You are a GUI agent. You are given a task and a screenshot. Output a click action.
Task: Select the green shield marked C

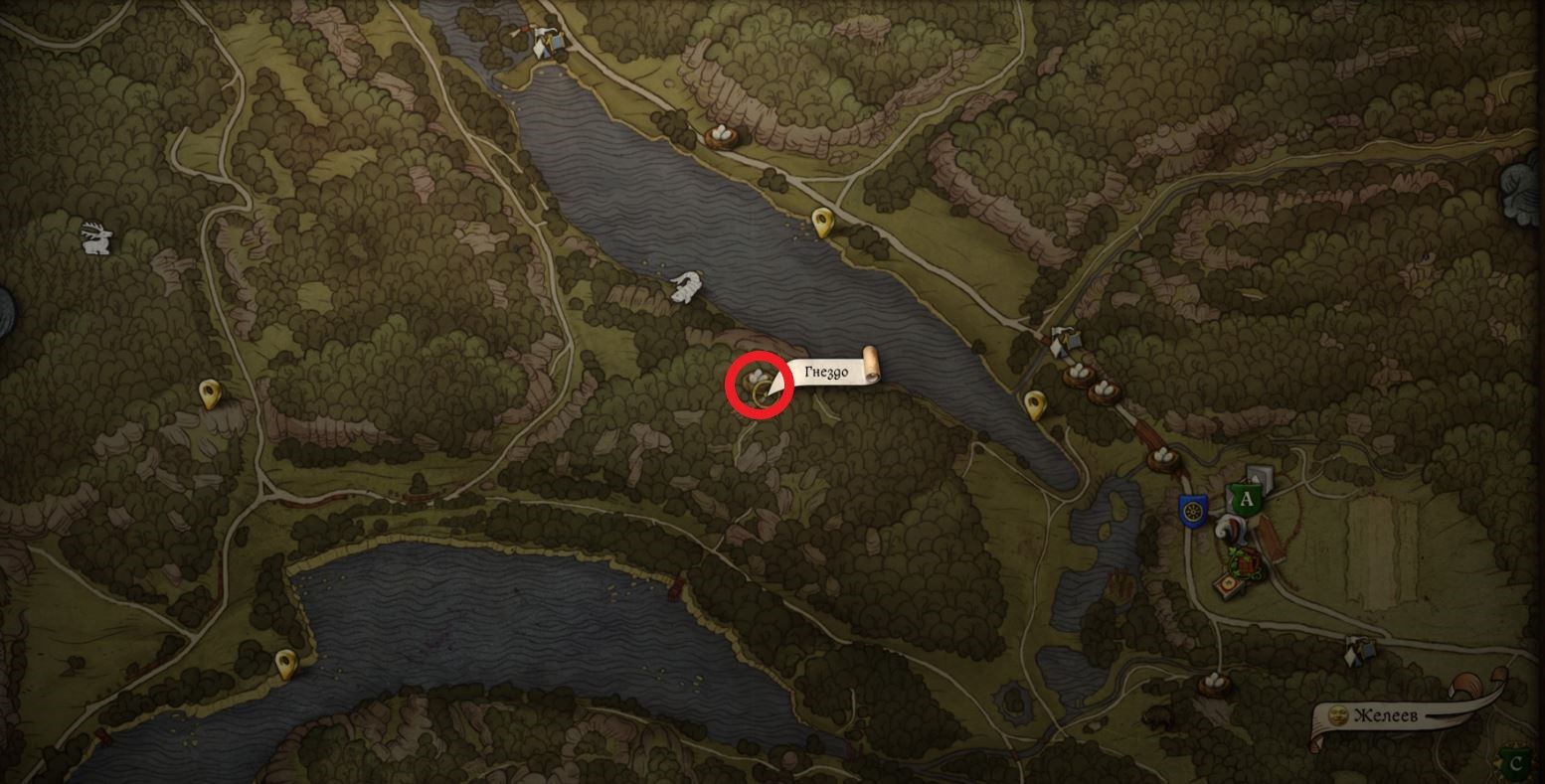point(1515,763)
